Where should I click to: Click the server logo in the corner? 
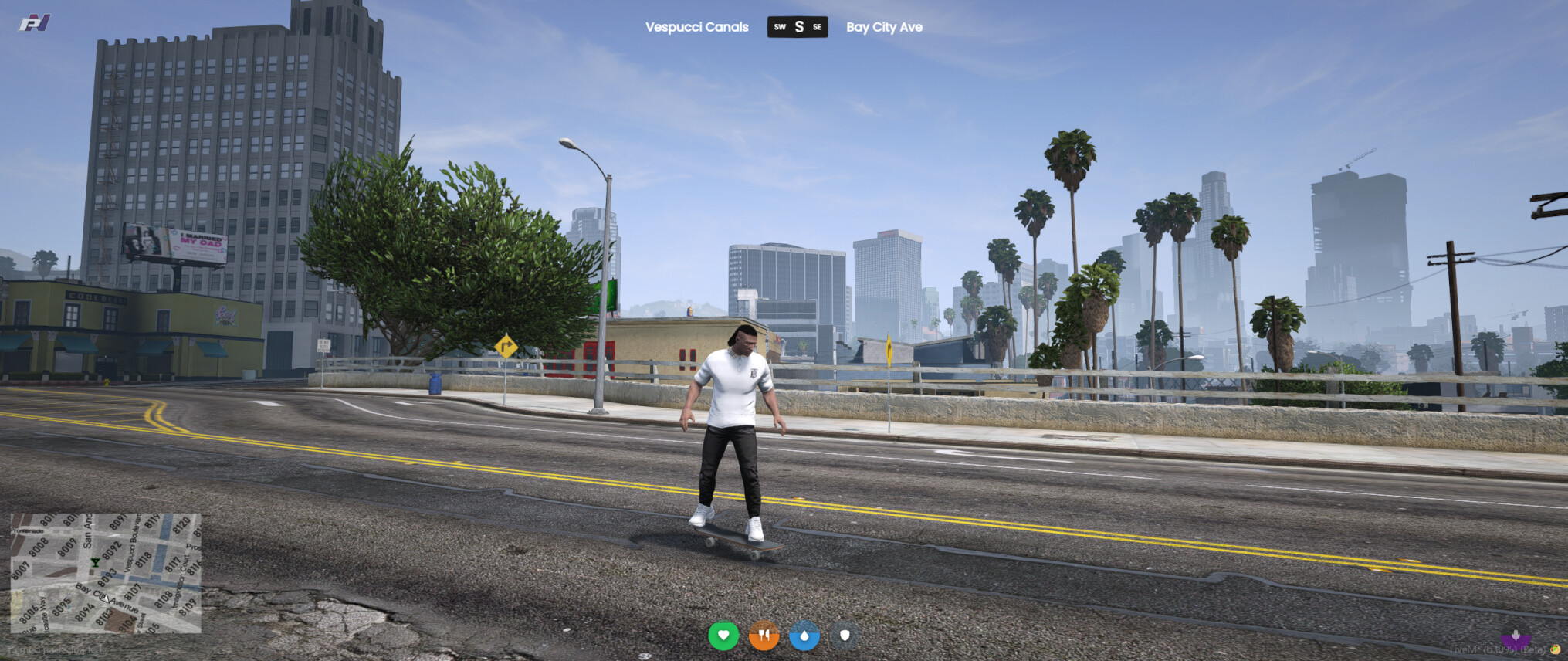[35, 23]
